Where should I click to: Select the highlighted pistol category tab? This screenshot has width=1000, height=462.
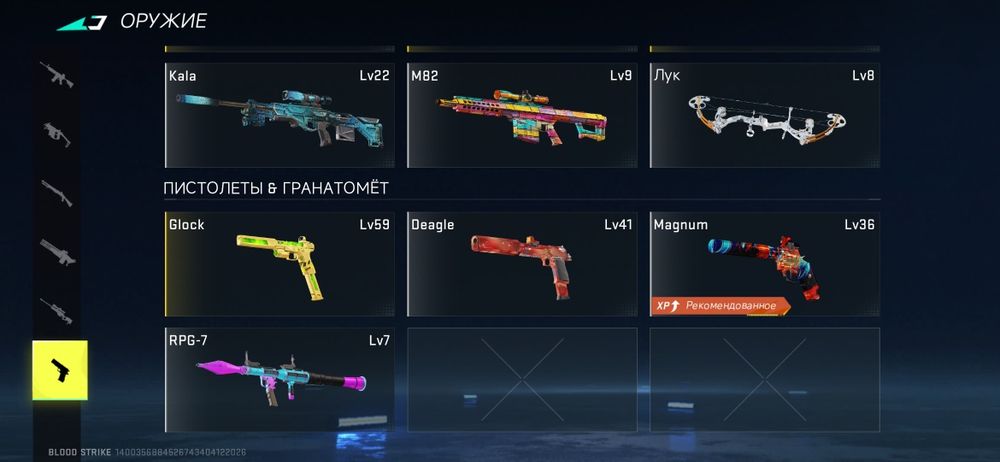[x=60, y=370]
